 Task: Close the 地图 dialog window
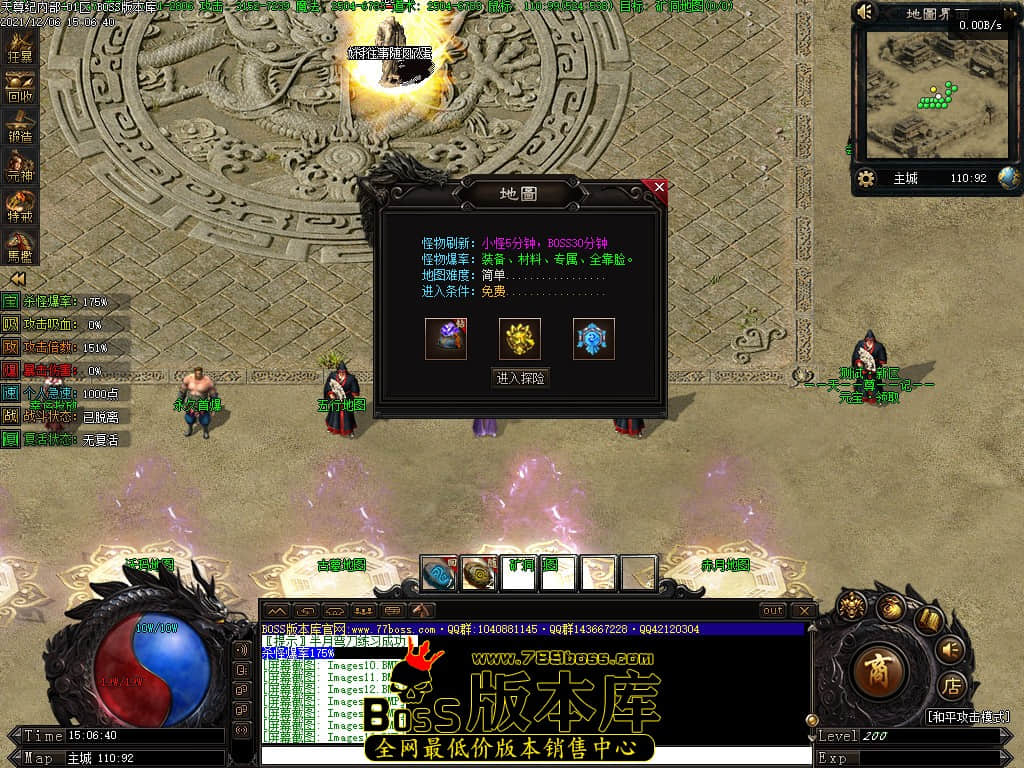658,186
